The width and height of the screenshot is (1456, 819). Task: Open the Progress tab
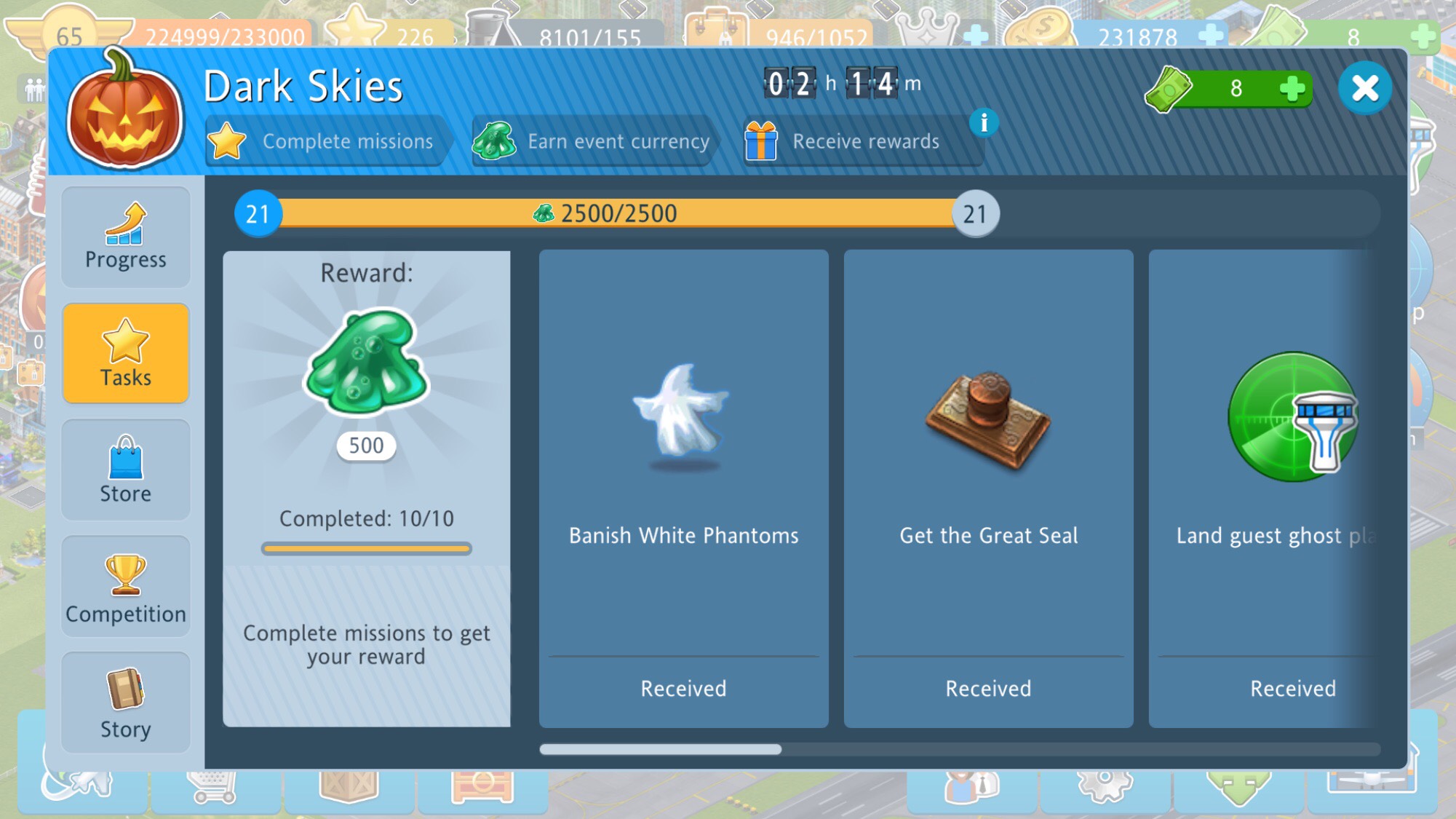coord(126,237)
